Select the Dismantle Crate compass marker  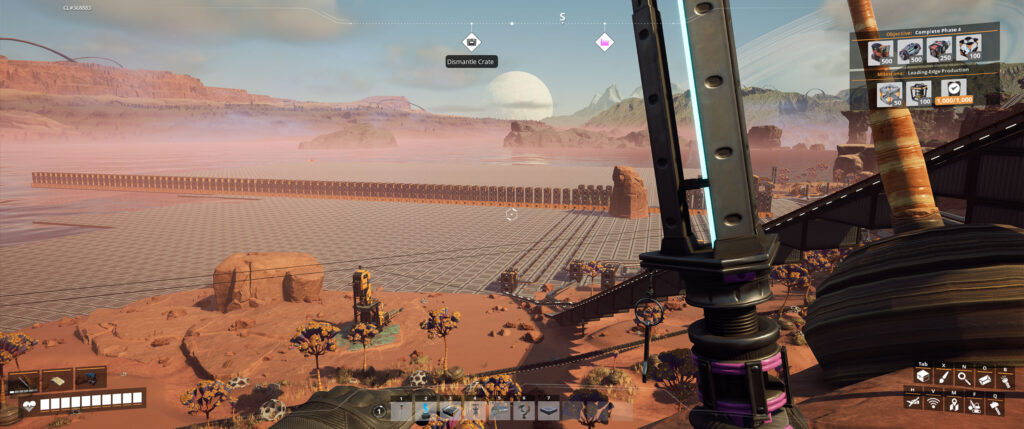472,42
